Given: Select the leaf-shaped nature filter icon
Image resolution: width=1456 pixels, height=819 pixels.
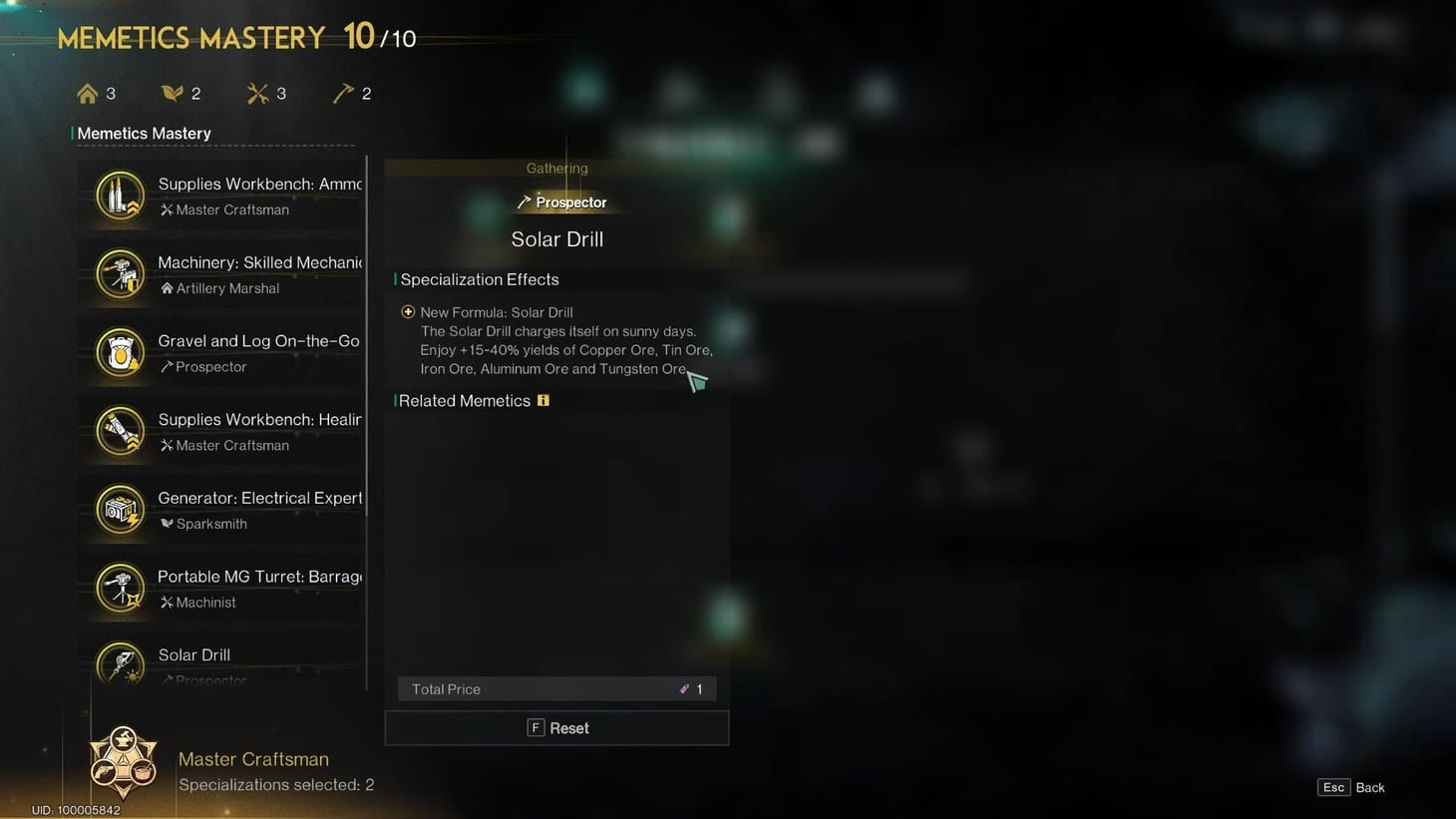Looking at the screenshot, I should tap(173, 92).
